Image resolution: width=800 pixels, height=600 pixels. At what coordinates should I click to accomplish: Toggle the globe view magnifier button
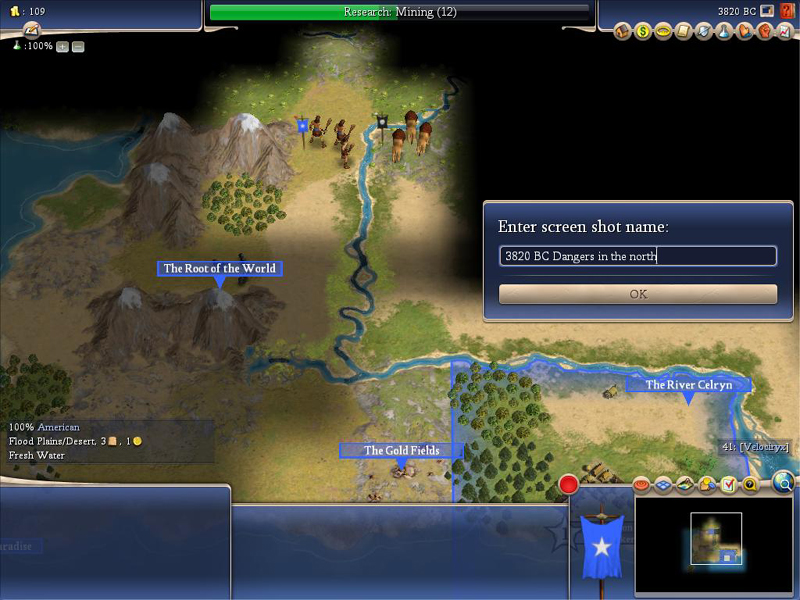click(x=785, y=485)
